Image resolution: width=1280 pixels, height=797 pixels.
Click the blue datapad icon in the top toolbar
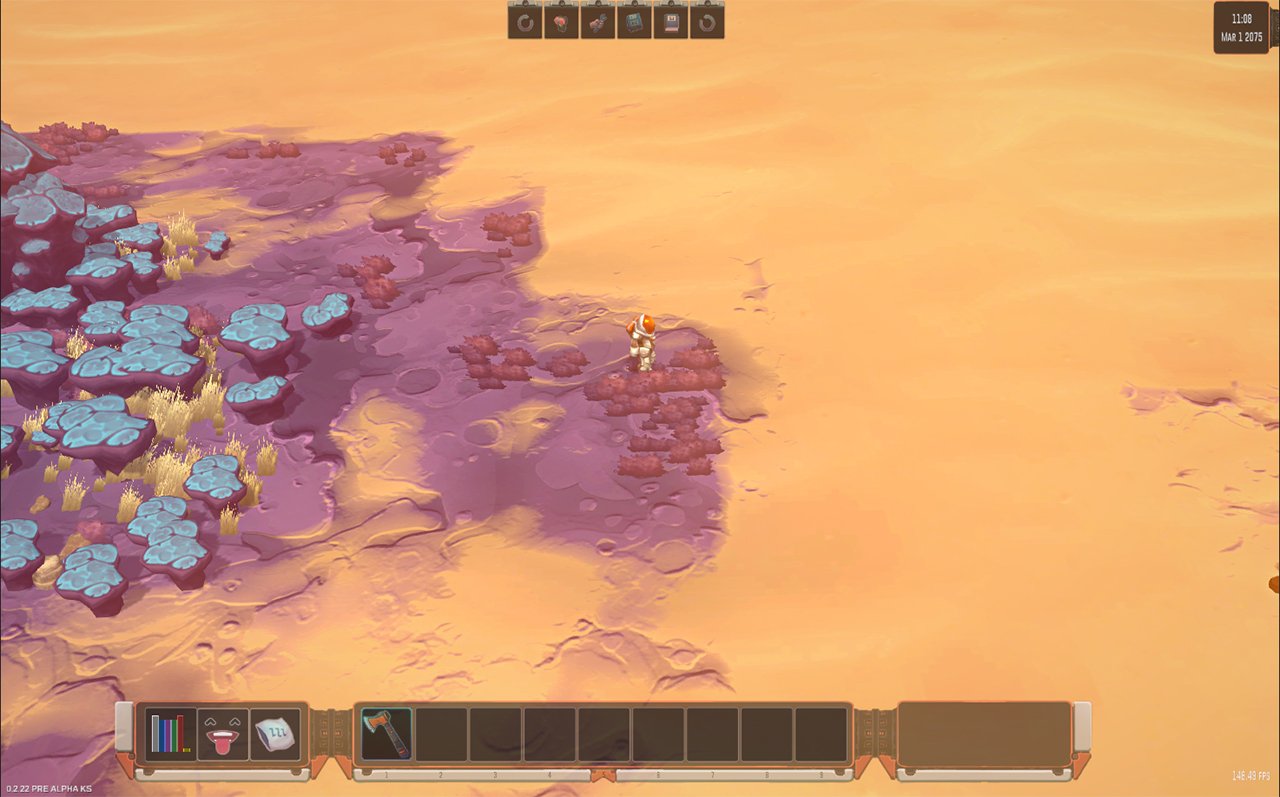tap(636, 22)
